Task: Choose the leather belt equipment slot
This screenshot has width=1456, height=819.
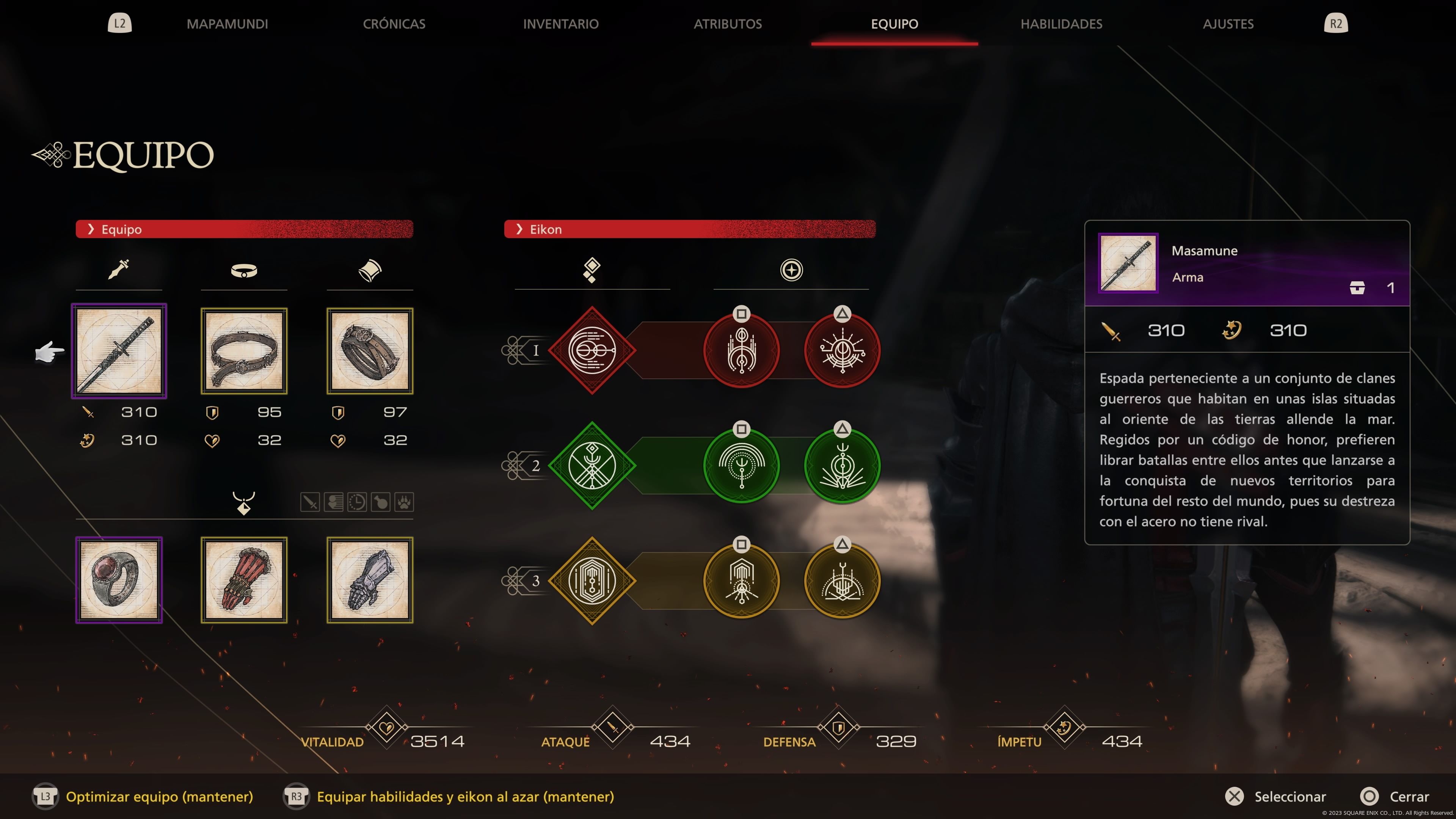Action: pyautogui.click(x=244, y=351)
